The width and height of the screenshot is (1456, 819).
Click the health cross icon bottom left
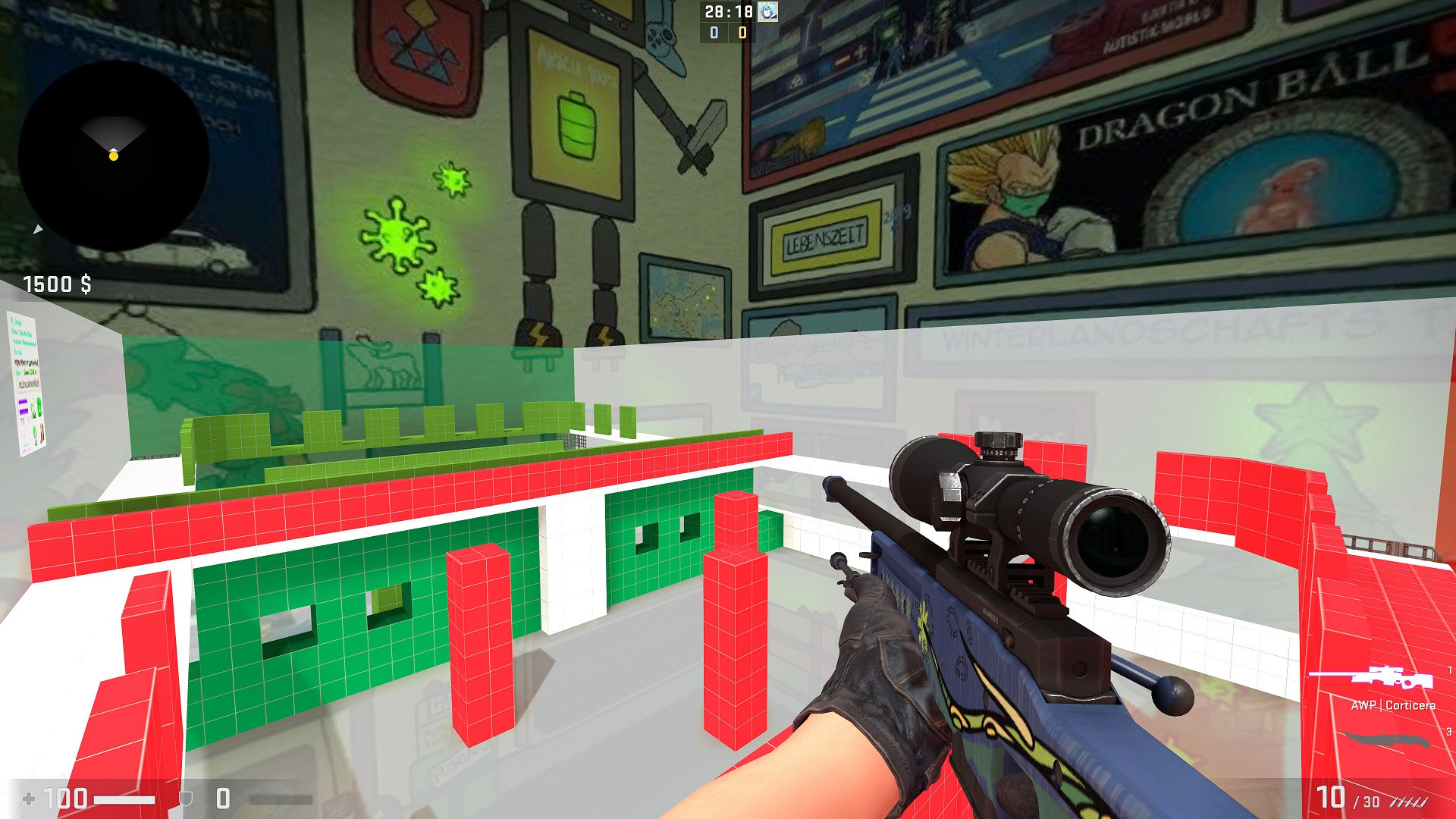pos(29,797)
